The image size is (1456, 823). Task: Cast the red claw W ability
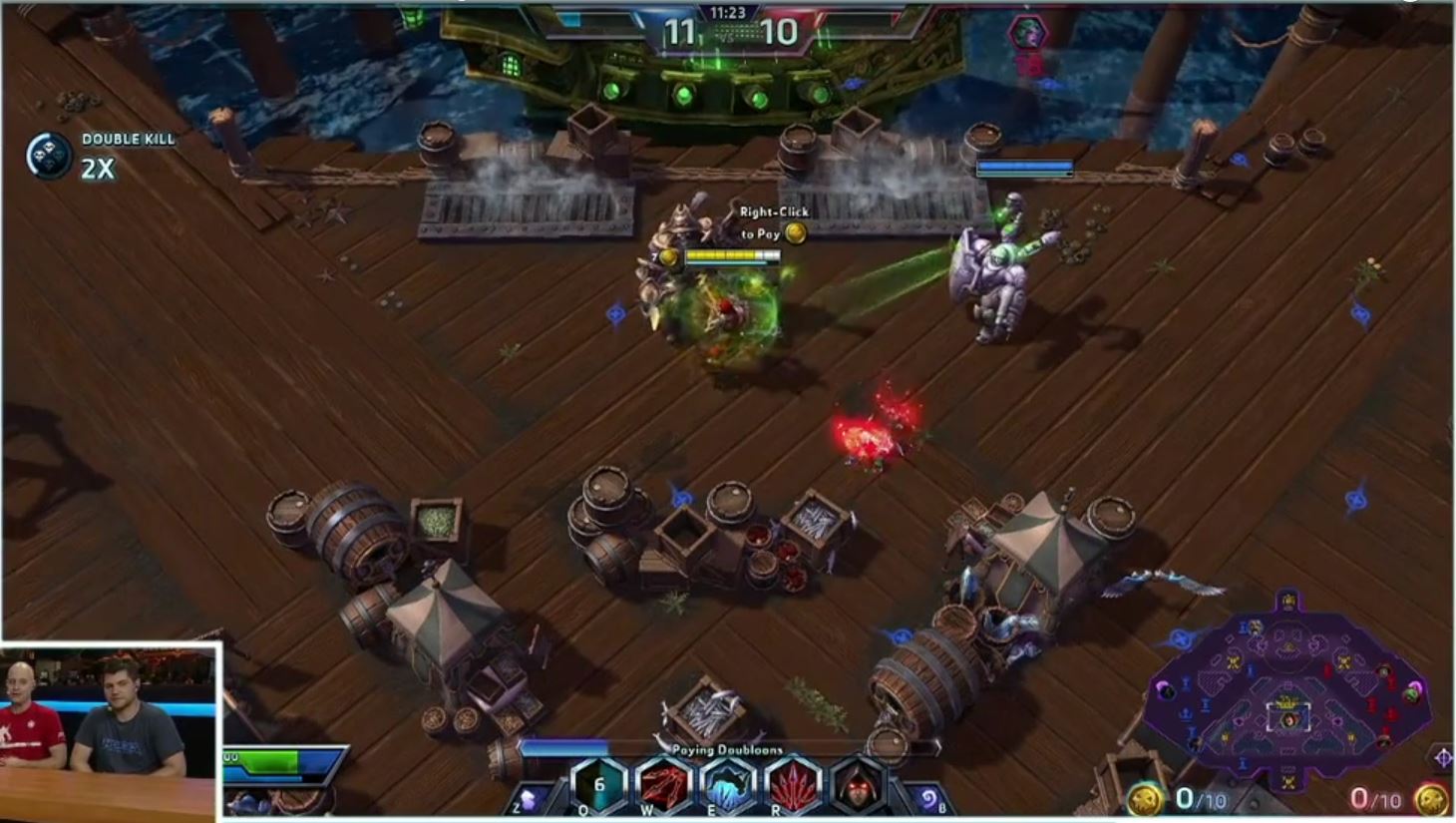tap(663, 785)
